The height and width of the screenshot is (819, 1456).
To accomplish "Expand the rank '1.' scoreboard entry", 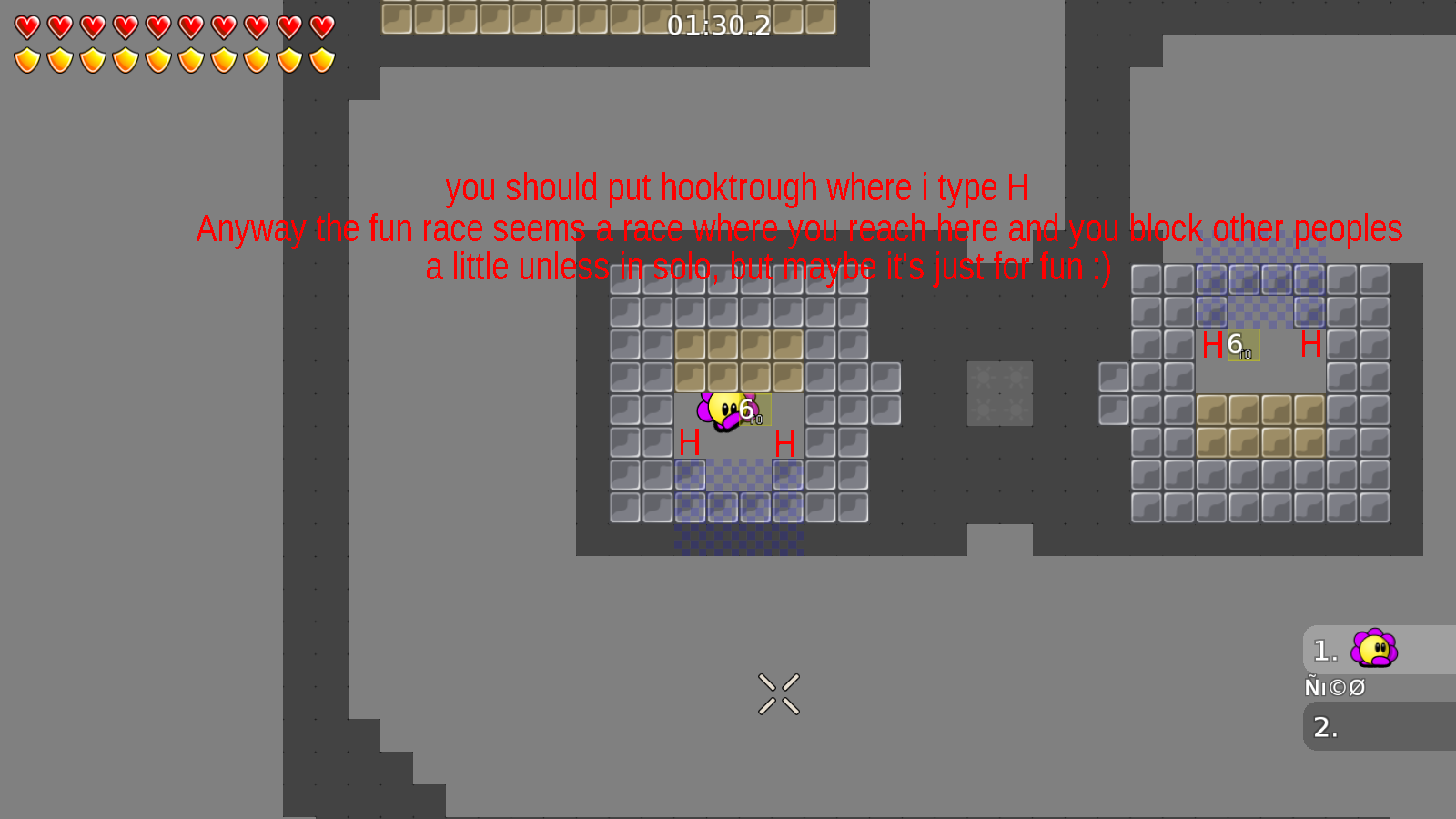I will (1324, 650).
